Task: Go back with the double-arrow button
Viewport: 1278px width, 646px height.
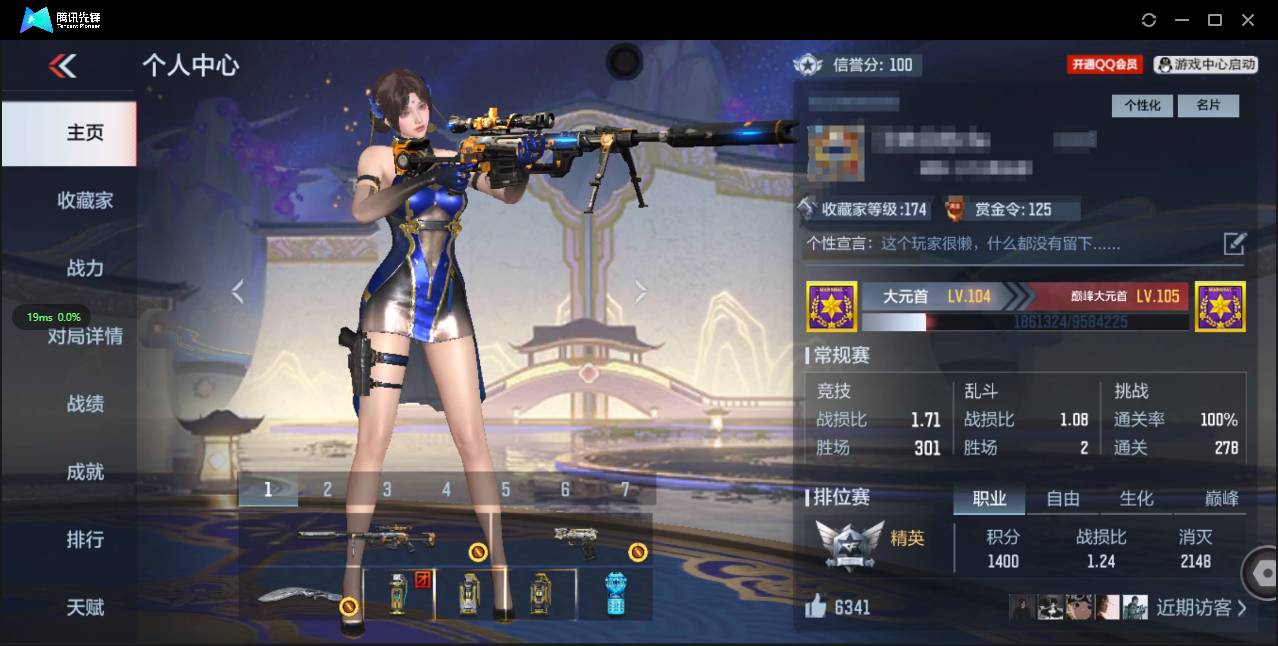Action: point(62,66)
